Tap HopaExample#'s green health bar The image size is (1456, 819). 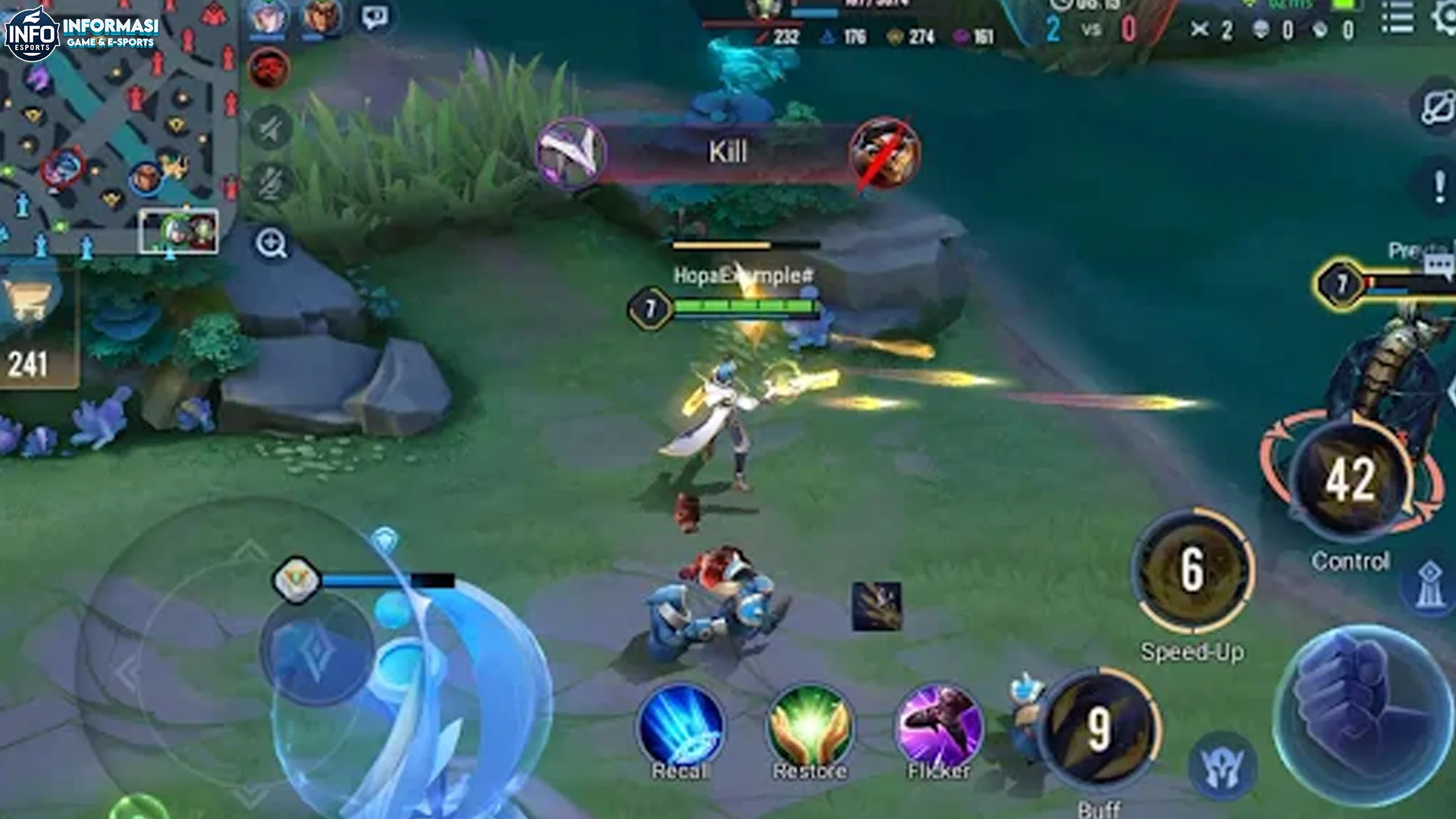click(747, 307)
